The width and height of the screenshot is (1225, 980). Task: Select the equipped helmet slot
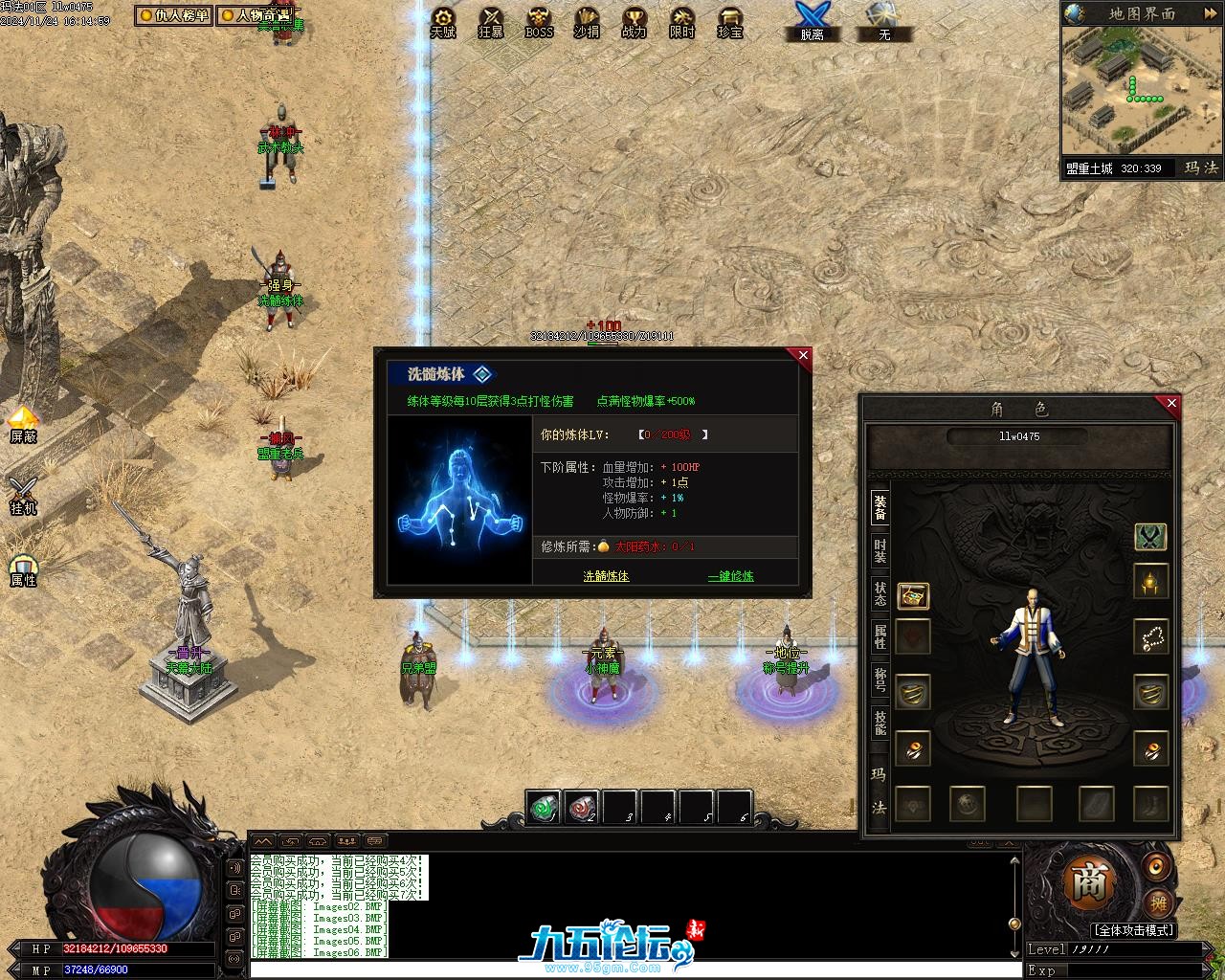(1150, 581)
